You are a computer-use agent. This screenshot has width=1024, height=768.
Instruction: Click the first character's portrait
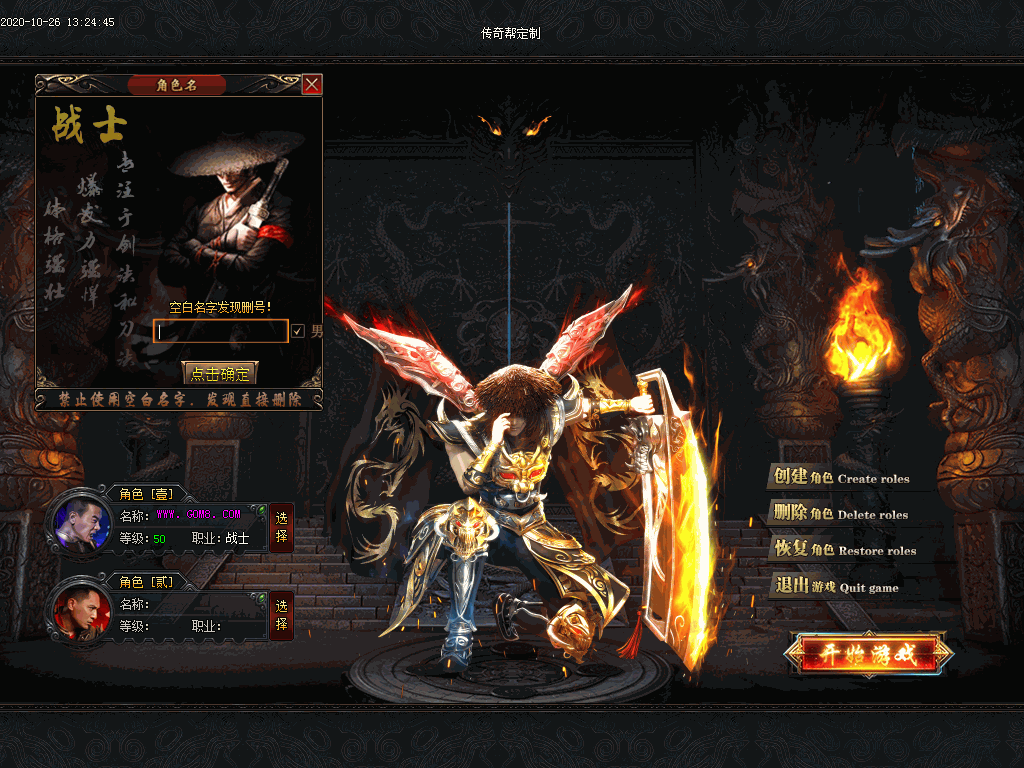(82, 524)
